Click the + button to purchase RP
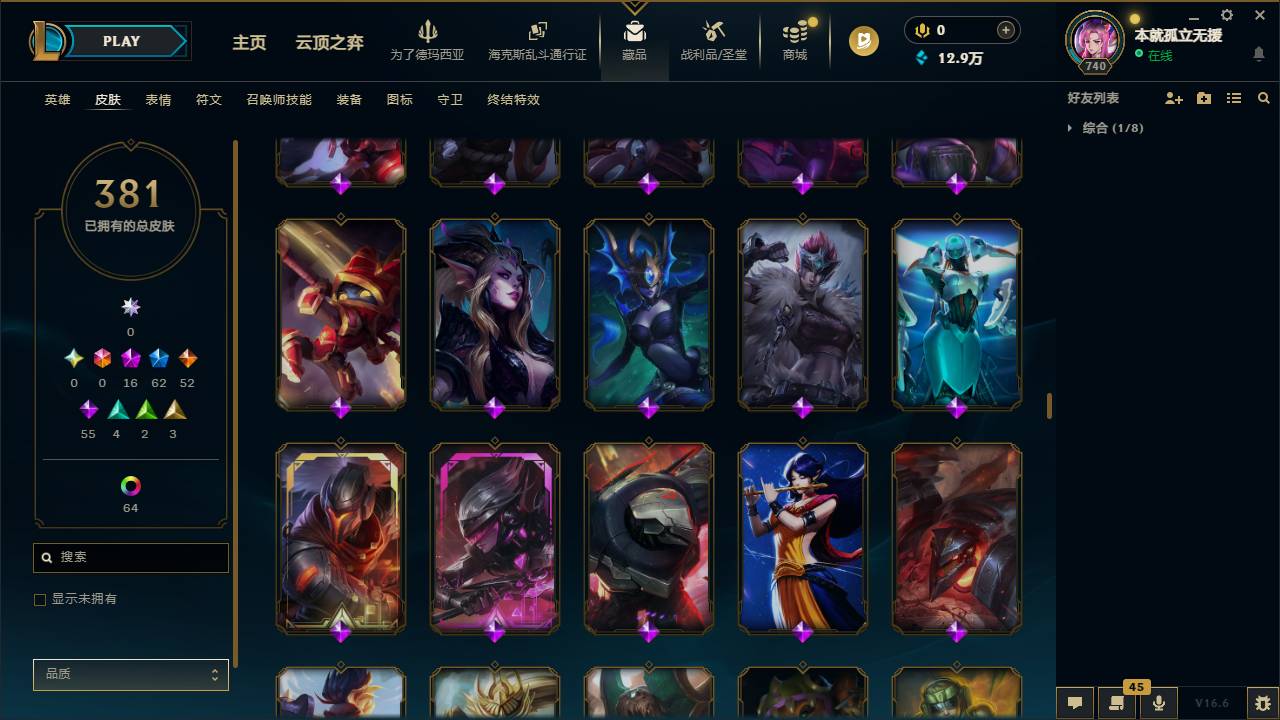The width and height of the screenshot is (1280, 720). click(1005, 30)
